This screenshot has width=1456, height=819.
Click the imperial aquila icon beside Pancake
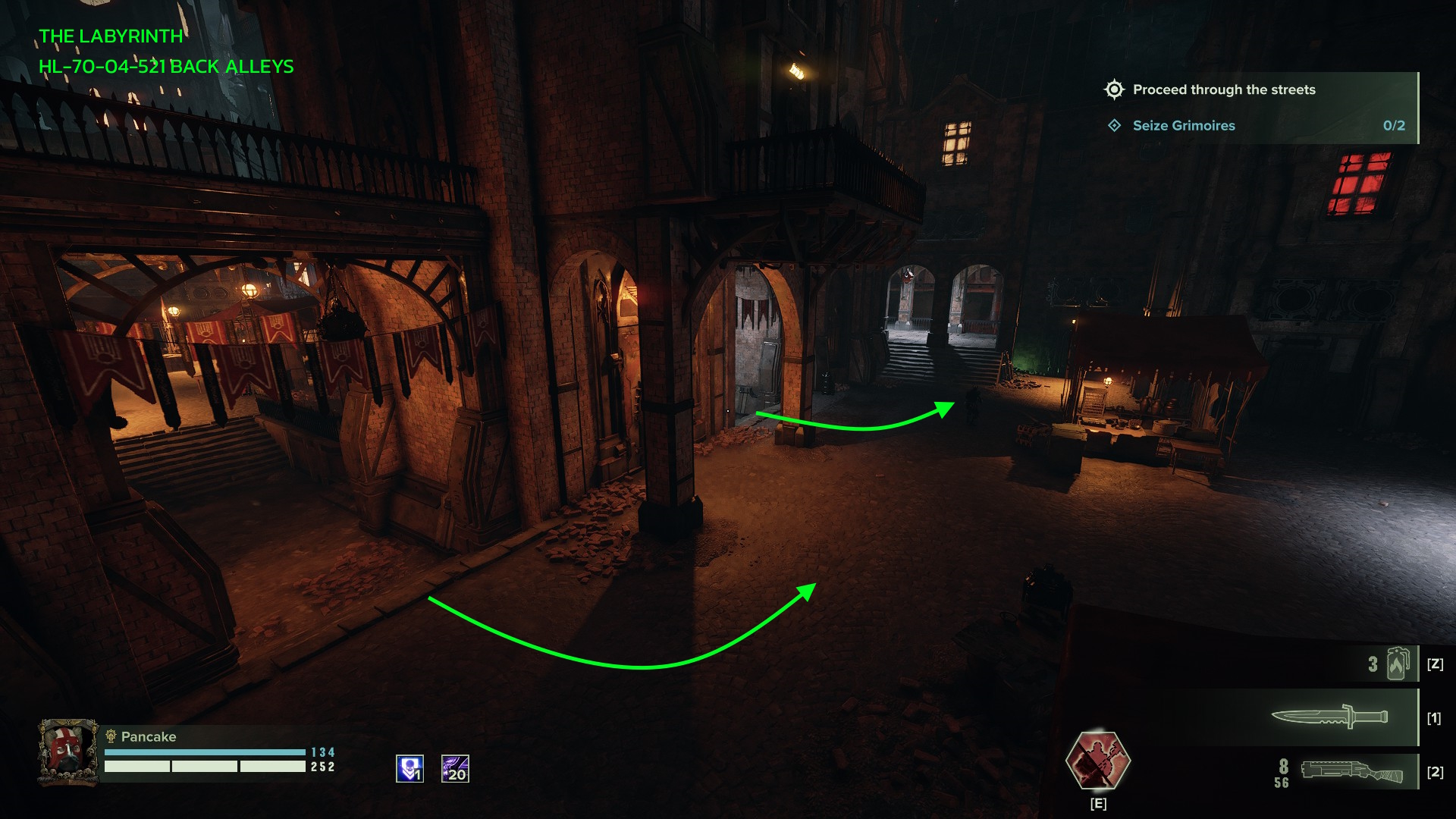(111, 736)
